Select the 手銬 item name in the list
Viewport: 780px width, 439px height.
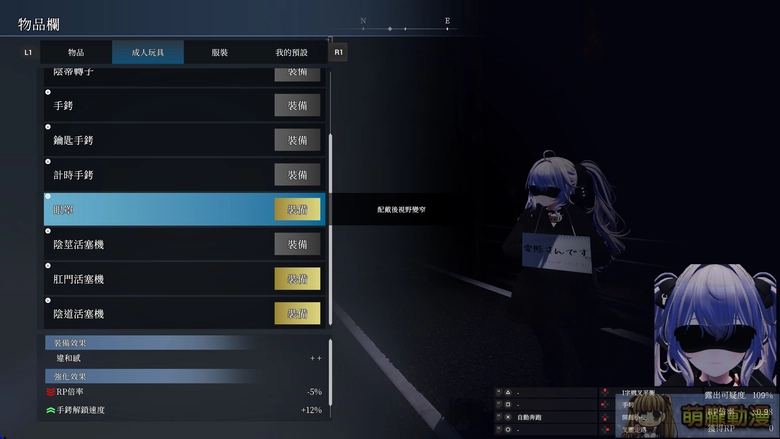[x=65, y=105]
